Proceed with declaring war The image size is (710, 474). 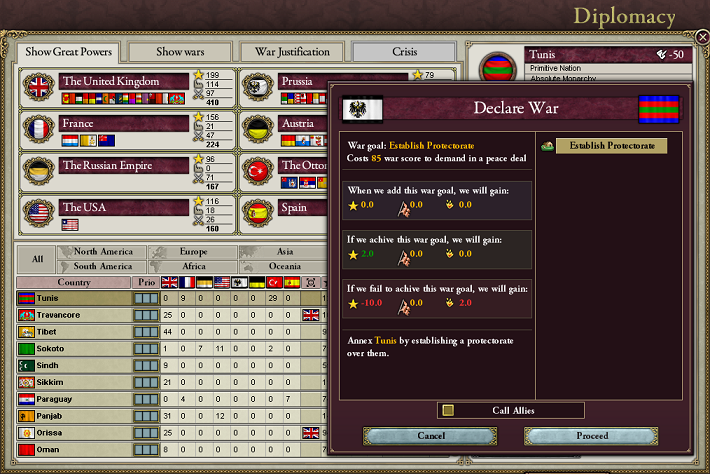point(592,436)
